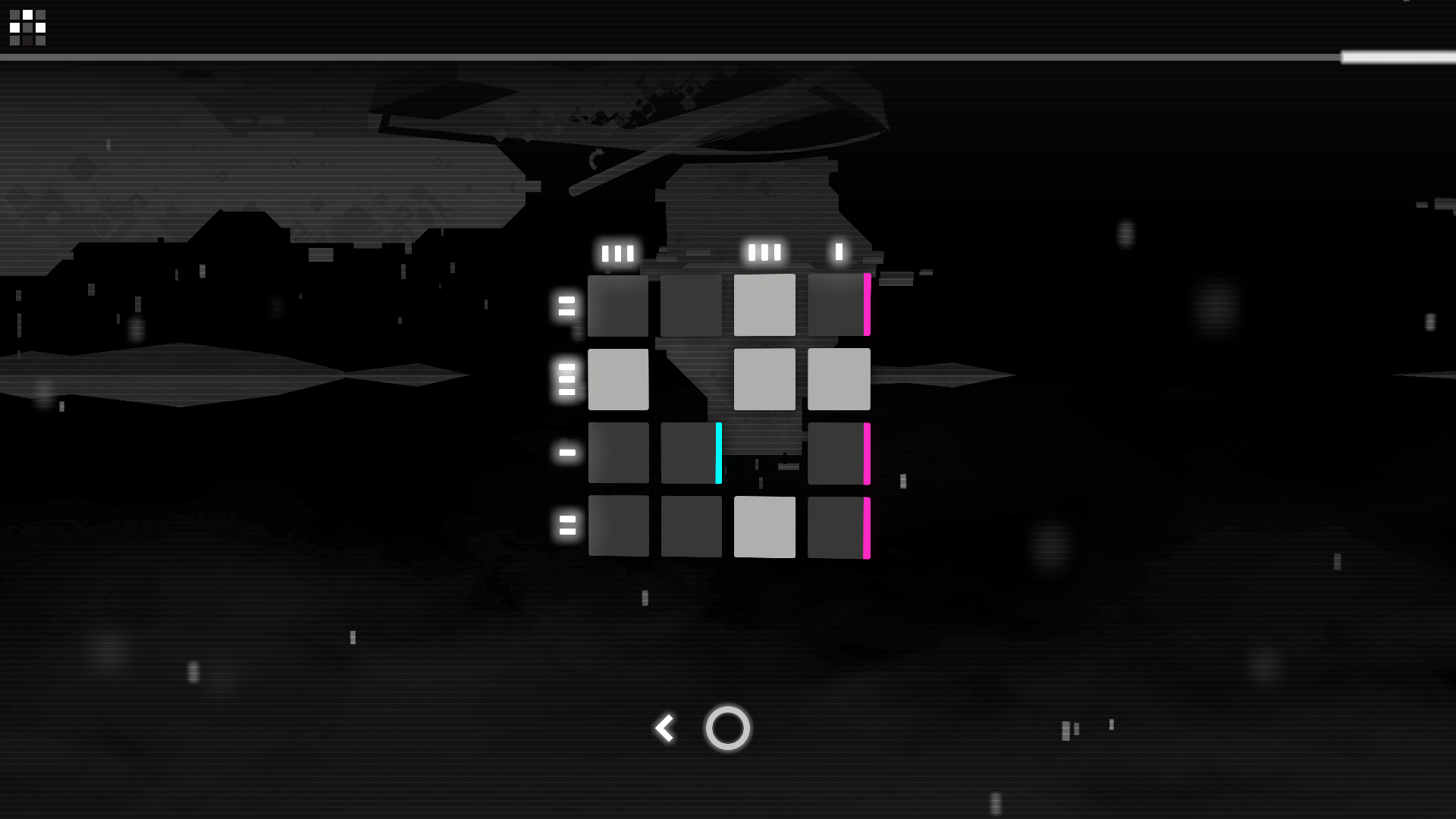Click the magenta-edged tile in the third row
The width and height of the screenshot is (1456, 819).
click(x=838, y=453)
